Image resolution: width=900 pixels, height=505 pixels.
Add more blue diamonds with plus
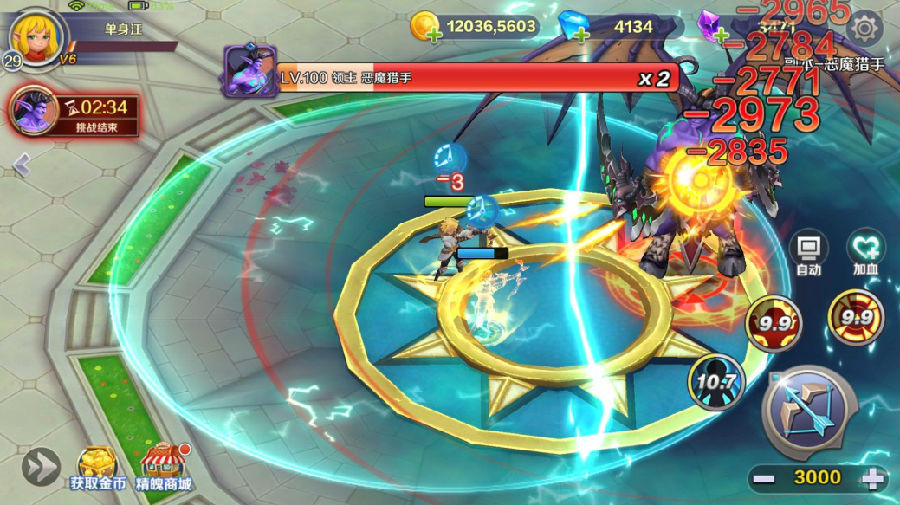582,35
